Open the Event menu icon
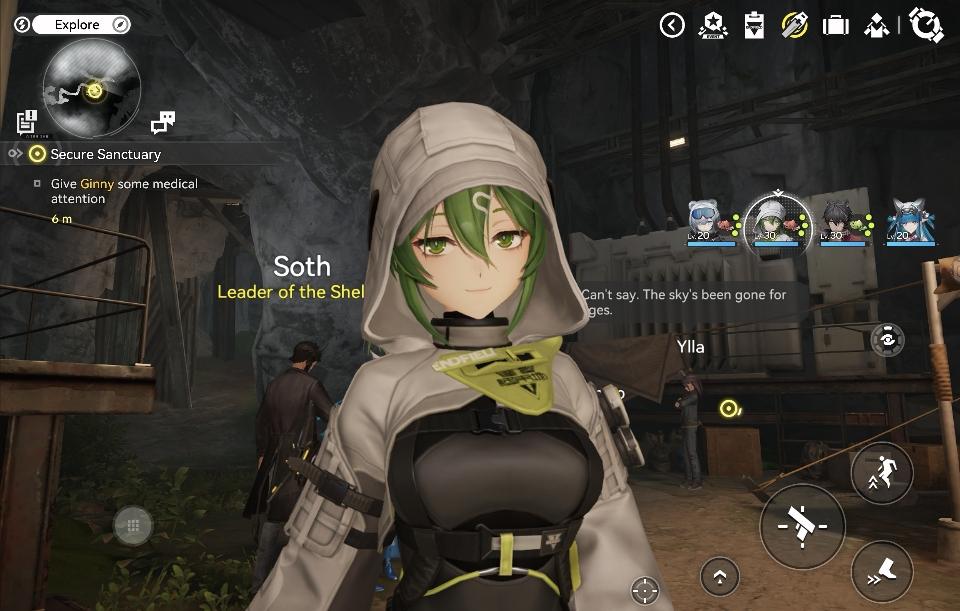Screen dimensions: 960x611 [713, 25]
